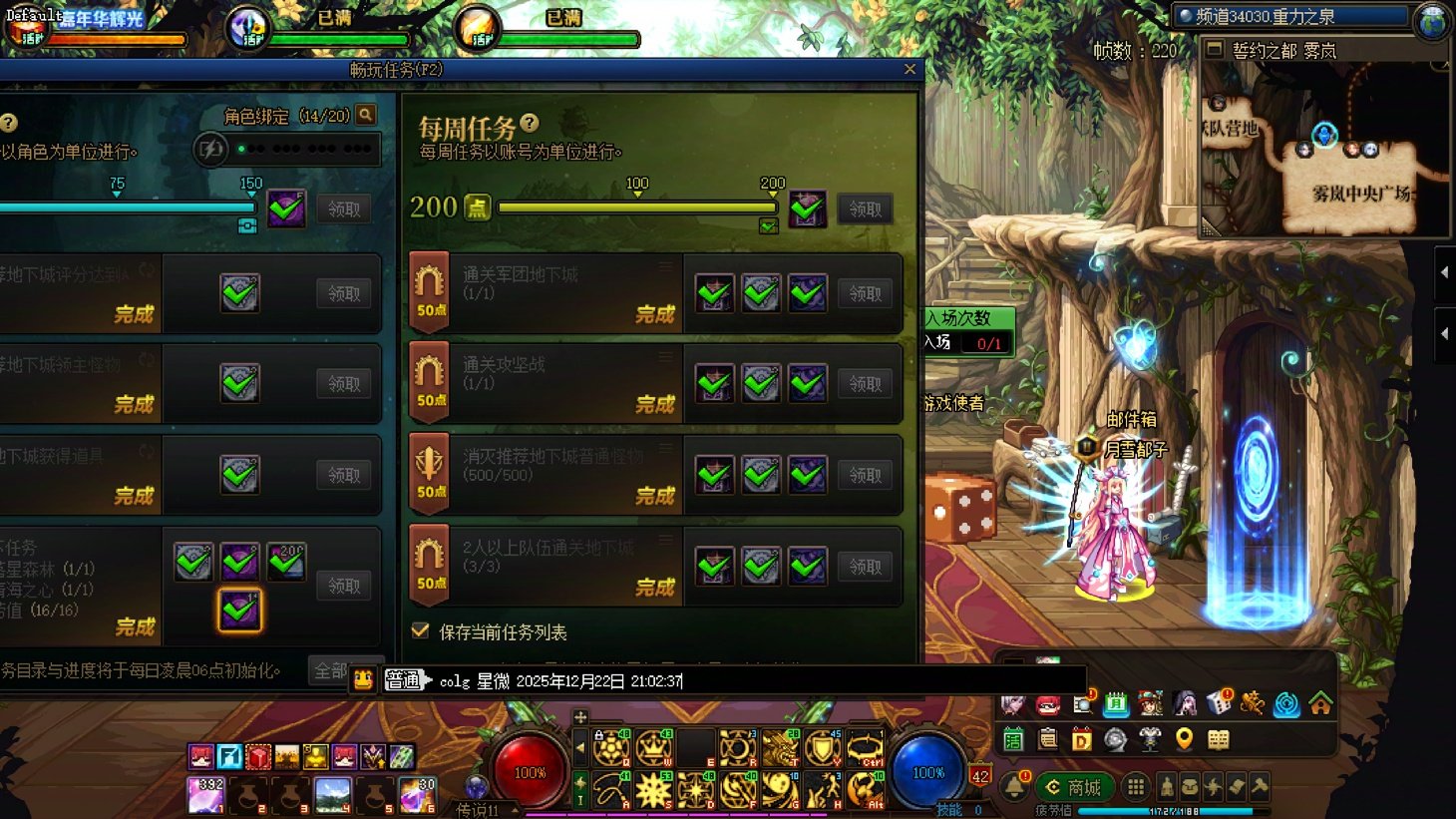Claim the 200-point weekly progress reward
This screenshot has width=1456, height=819.
click(865, 209)
